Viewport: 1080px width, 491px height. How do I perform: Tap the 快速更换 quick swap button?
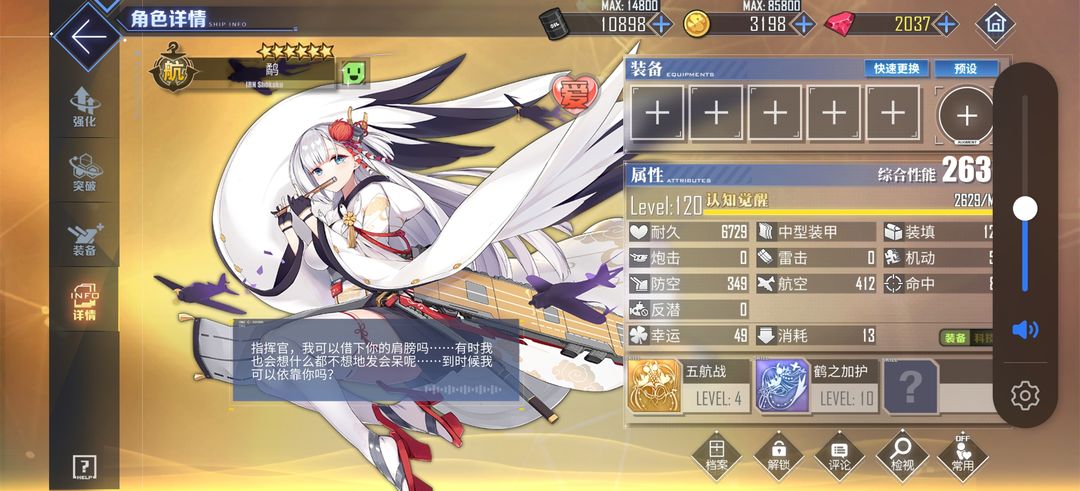pos(896,69)
